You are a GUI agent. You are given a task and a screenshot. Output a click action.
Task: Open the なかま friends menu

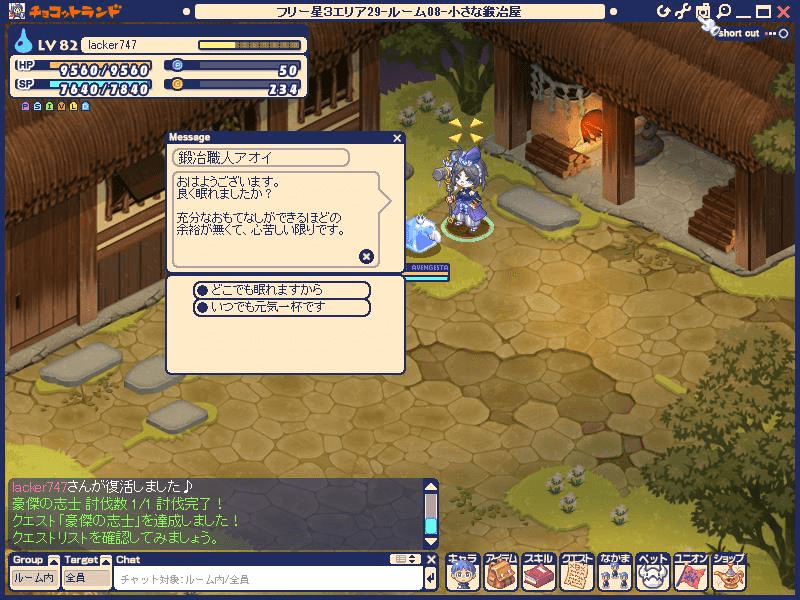pos(614,573)
